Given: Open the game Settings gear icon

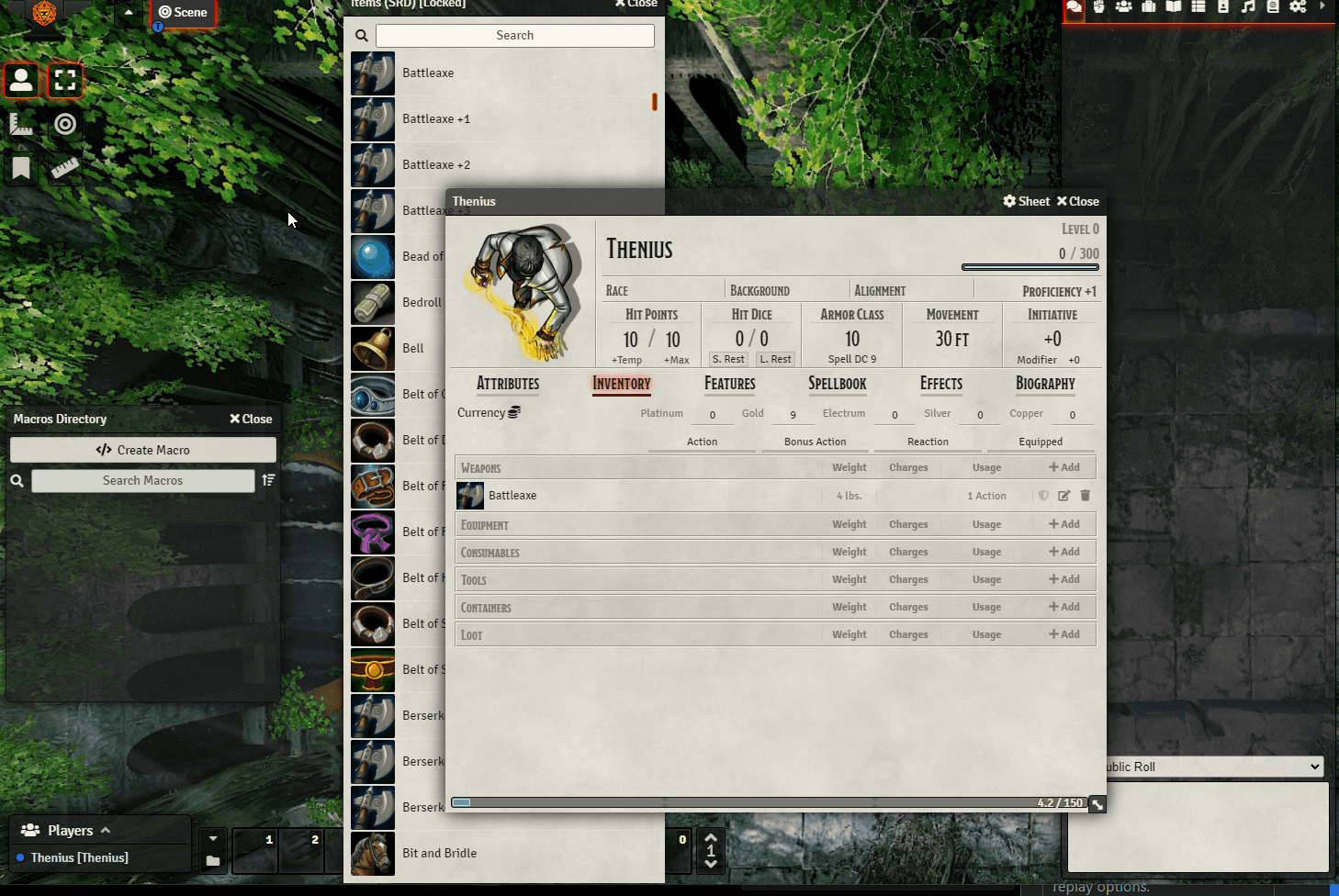Looking at the screenshot, I should pyautogui.click(x=1298, y=7).
